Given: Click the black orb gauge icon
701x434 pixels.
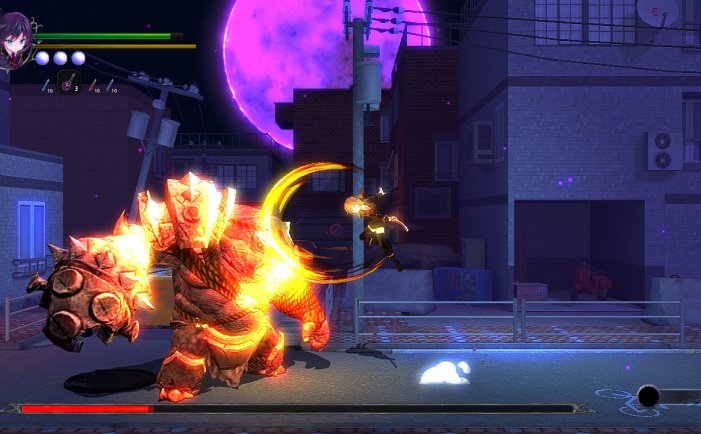Looking at the screenshot, I should pos(648,396).
